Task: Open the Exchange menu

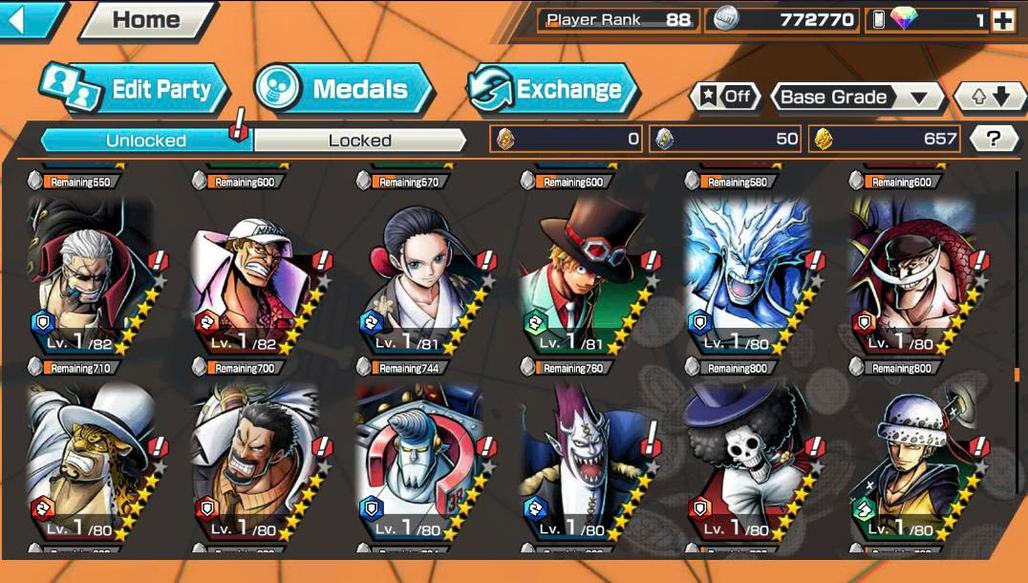Action: point(552,90)
